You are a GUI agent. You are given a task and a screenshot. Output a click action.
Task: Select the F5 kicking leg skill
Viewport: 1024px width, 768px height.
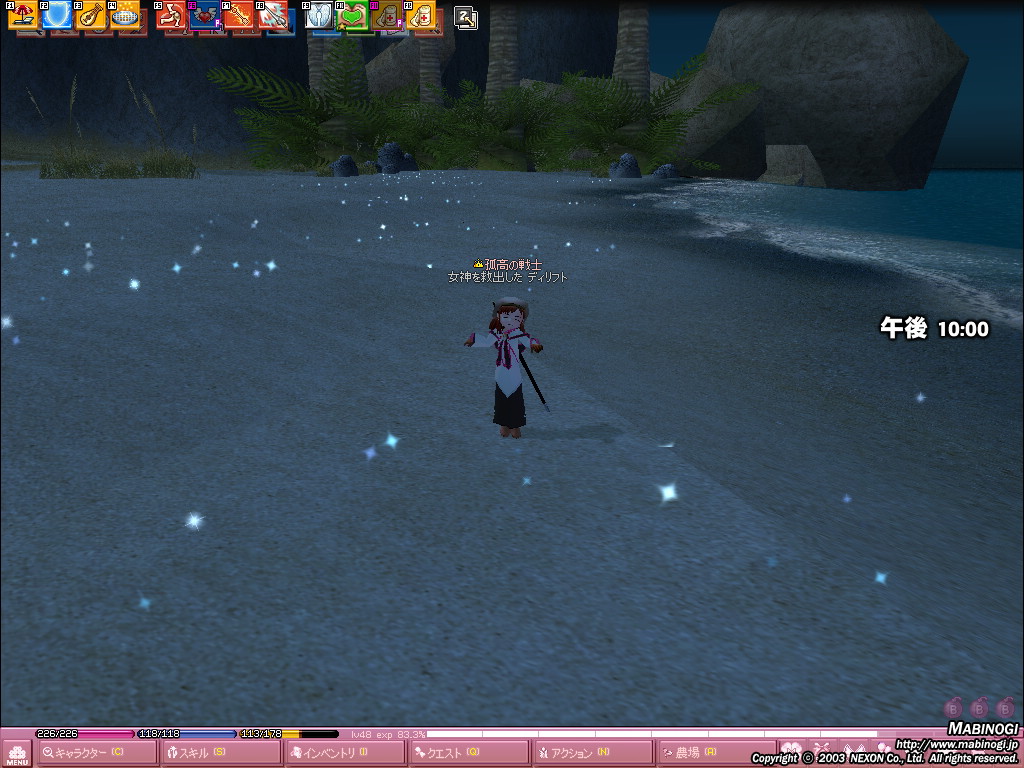click(x=171, y=15)
